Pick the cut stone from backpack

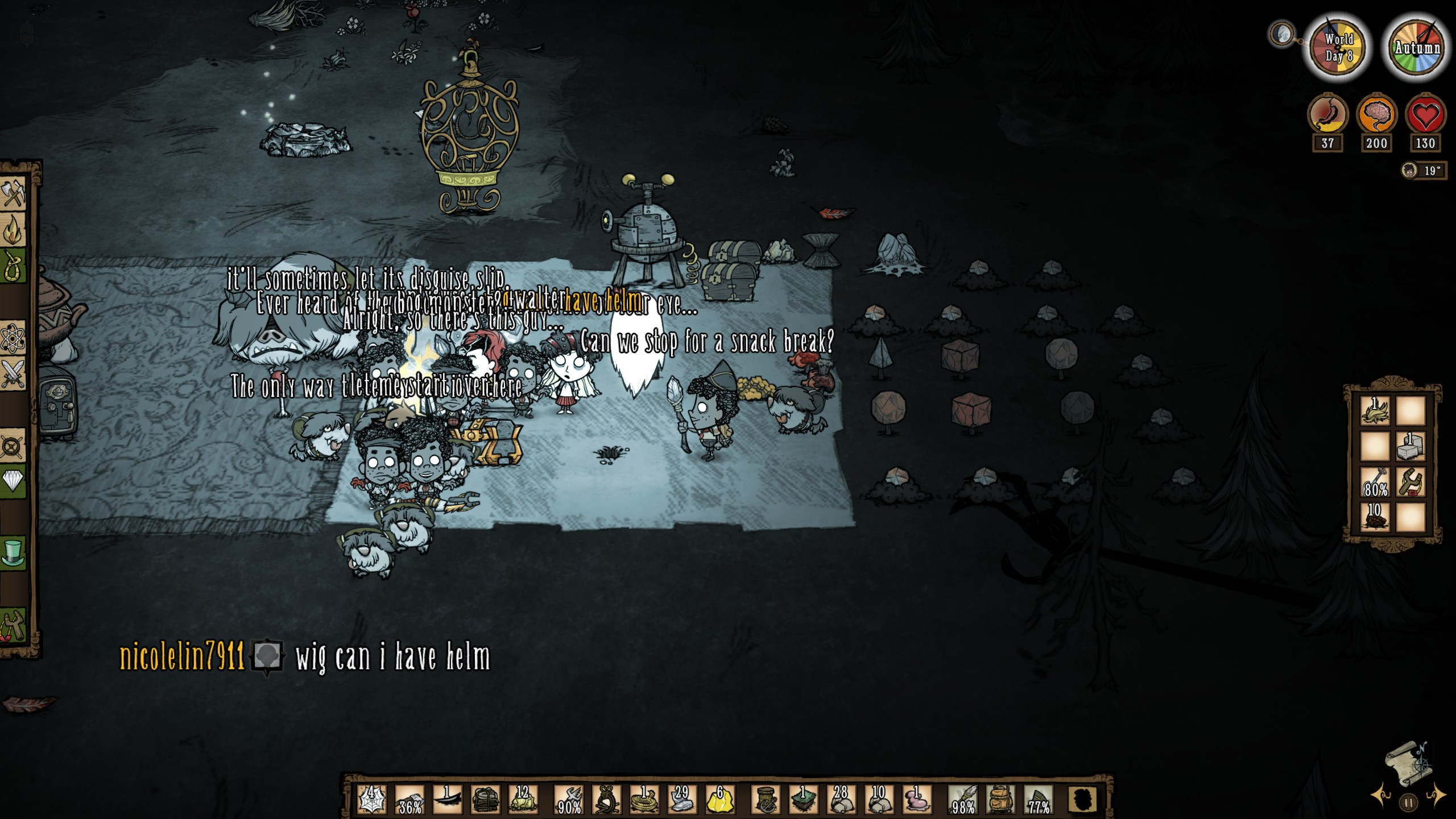pyautogui.click(x=1411, y=446)
